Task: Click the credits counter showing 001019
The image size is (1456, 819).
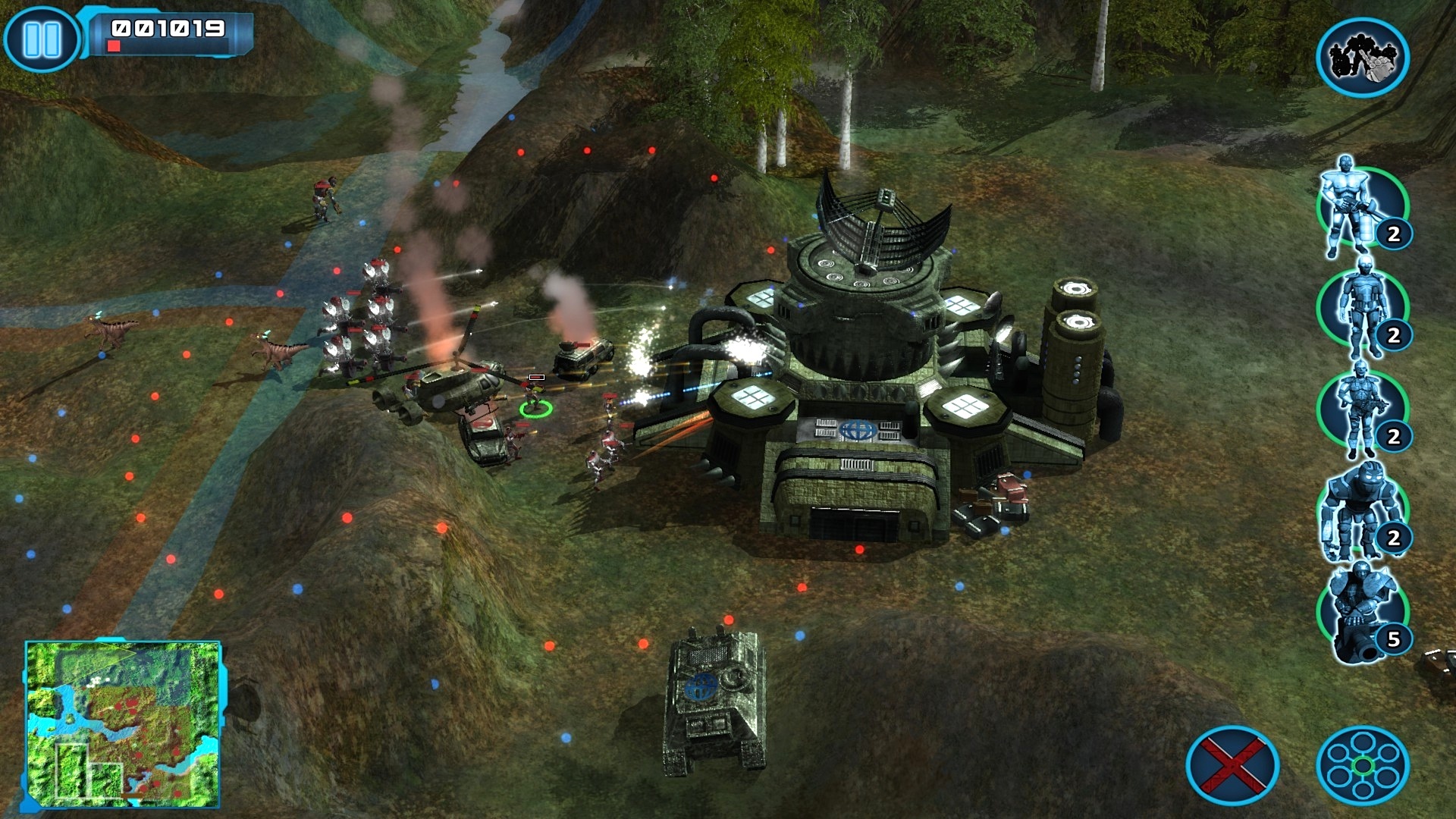Action: [167, 29]
